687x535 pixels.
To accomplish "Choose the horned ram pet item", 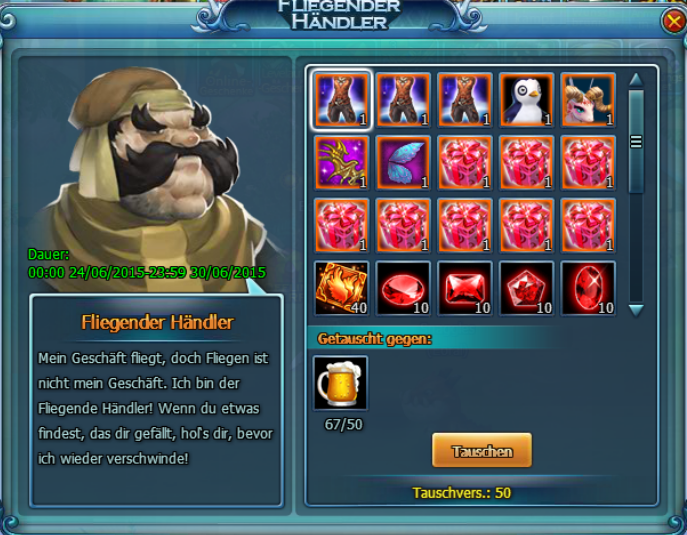I will pos(588,99).
